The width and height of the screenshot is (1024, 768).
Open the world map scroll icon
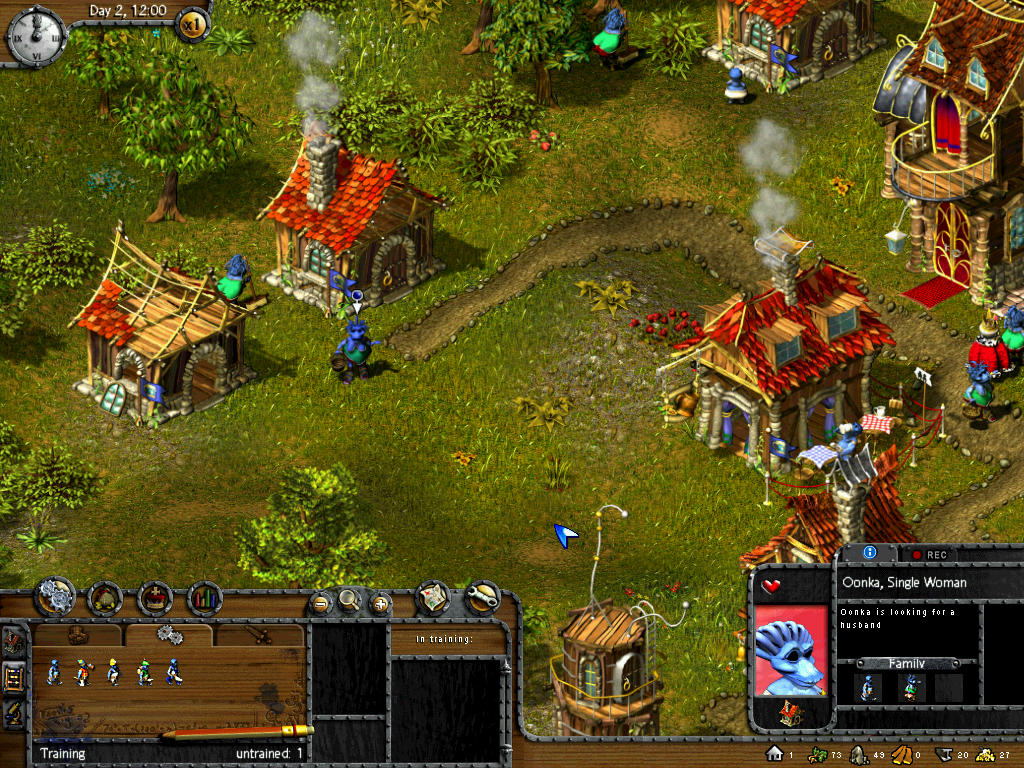432,597
